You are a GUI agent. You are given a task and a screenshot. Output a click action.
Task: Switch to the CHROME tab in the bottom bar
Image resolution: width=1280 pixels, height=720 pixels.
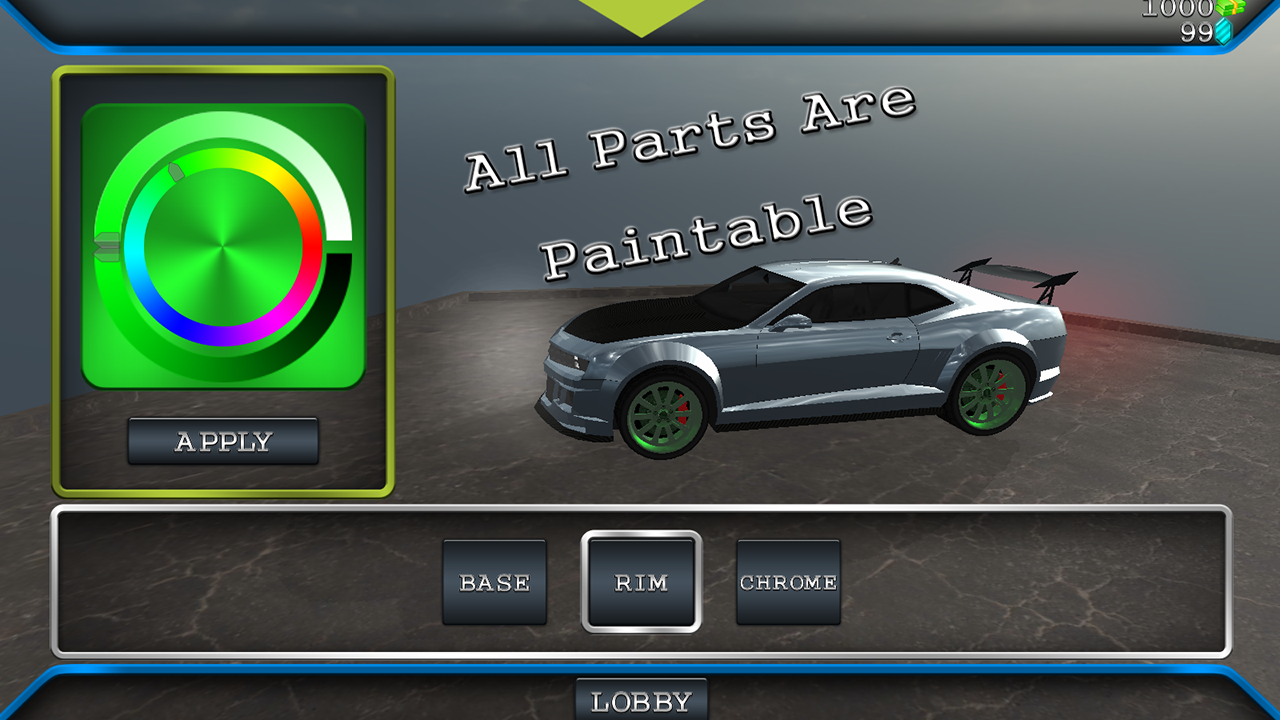click(x=788, y=581)
